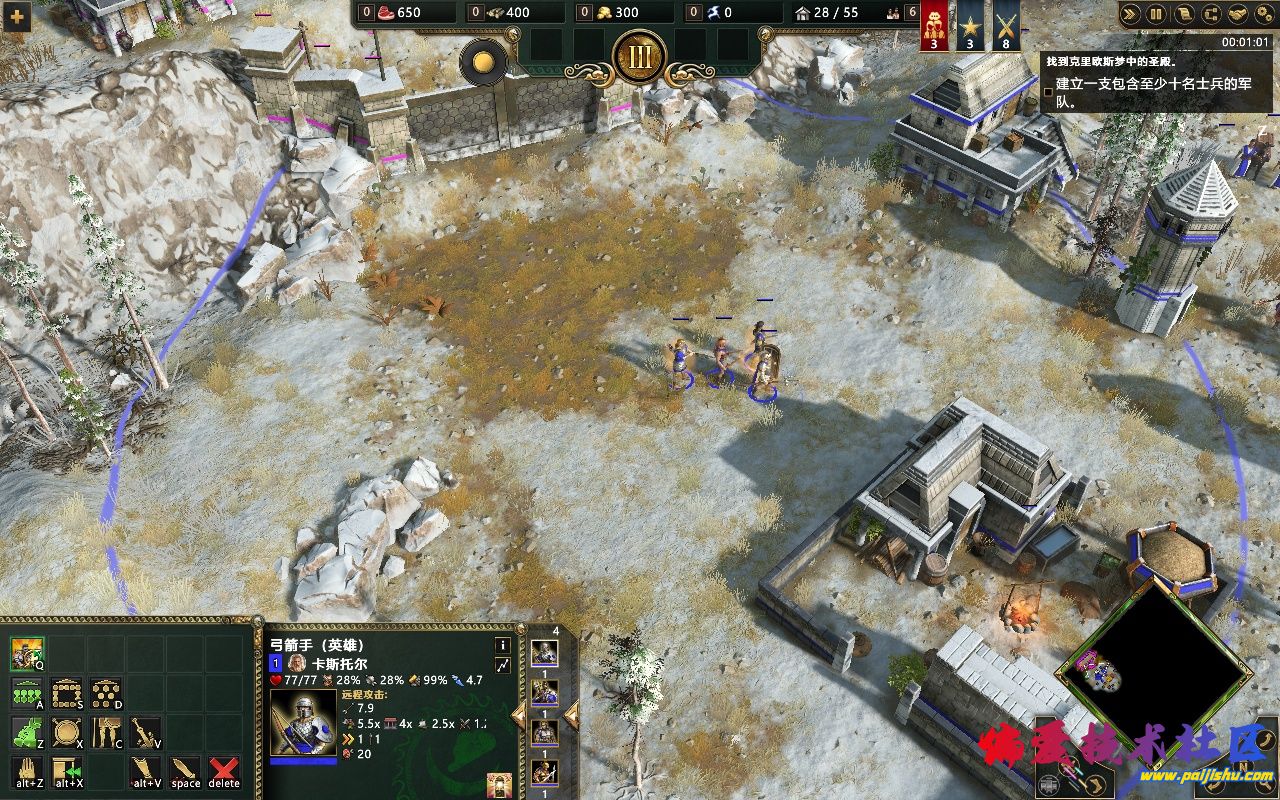Toggle the ranged attack arrow in unit panel
Viewport: 1280px width, 800px height.
point(503,665)
